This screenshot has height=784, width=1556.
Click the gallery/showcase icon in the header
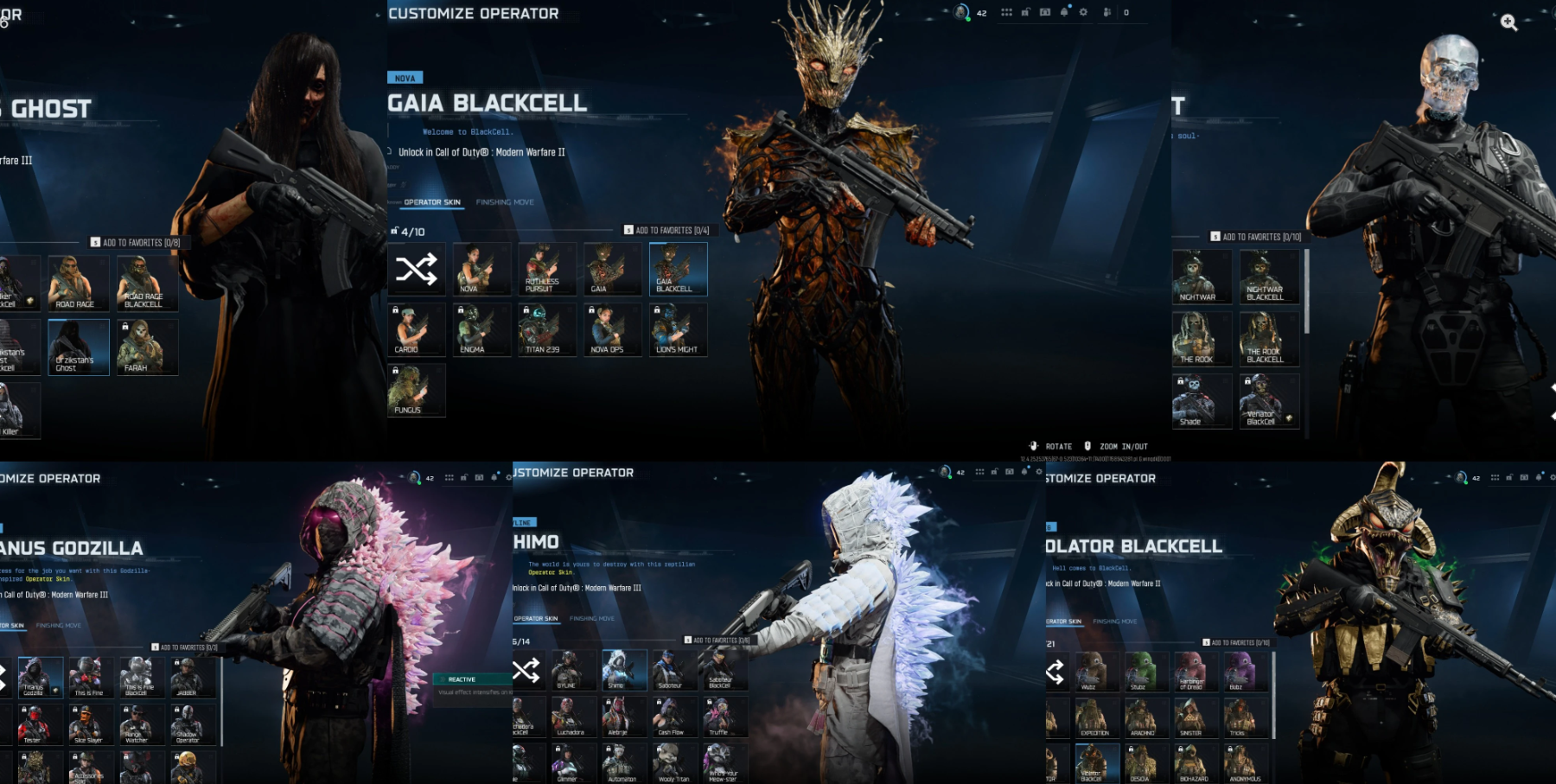pyautogui.click(x=1045, y=12)
